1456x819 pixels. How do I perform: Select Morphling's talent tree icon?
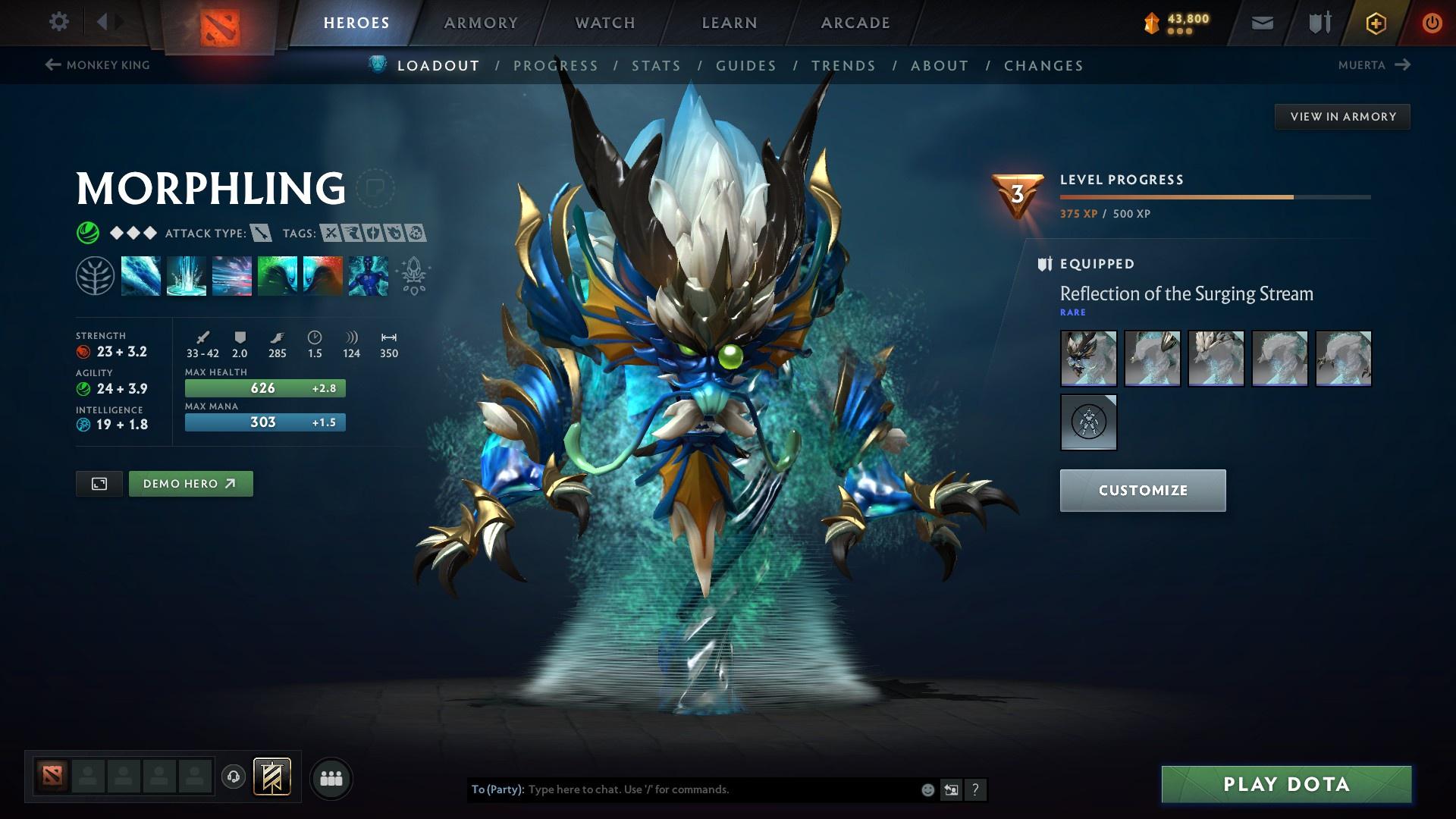click(96, 276)
